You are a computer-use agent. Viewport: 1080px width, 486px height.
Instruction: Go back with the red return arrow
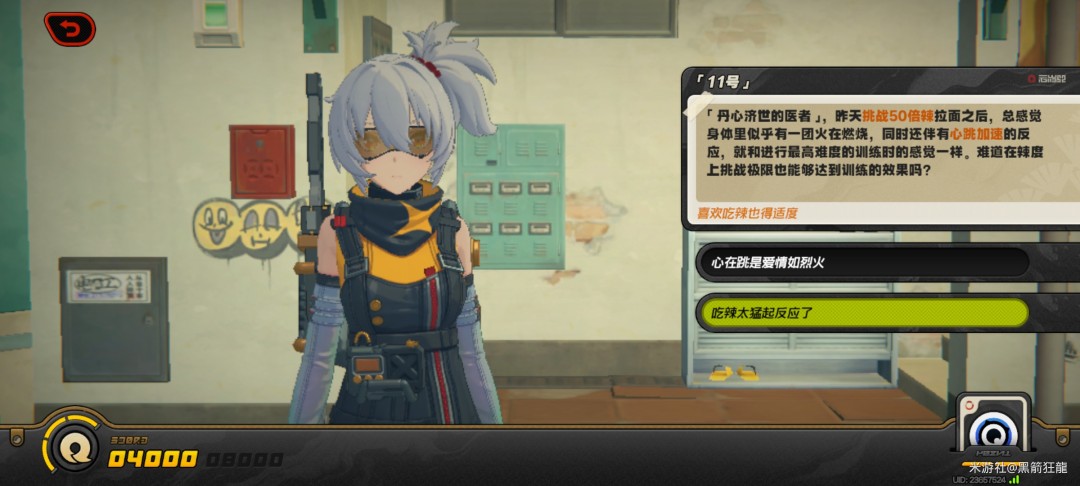coord(69,28)
